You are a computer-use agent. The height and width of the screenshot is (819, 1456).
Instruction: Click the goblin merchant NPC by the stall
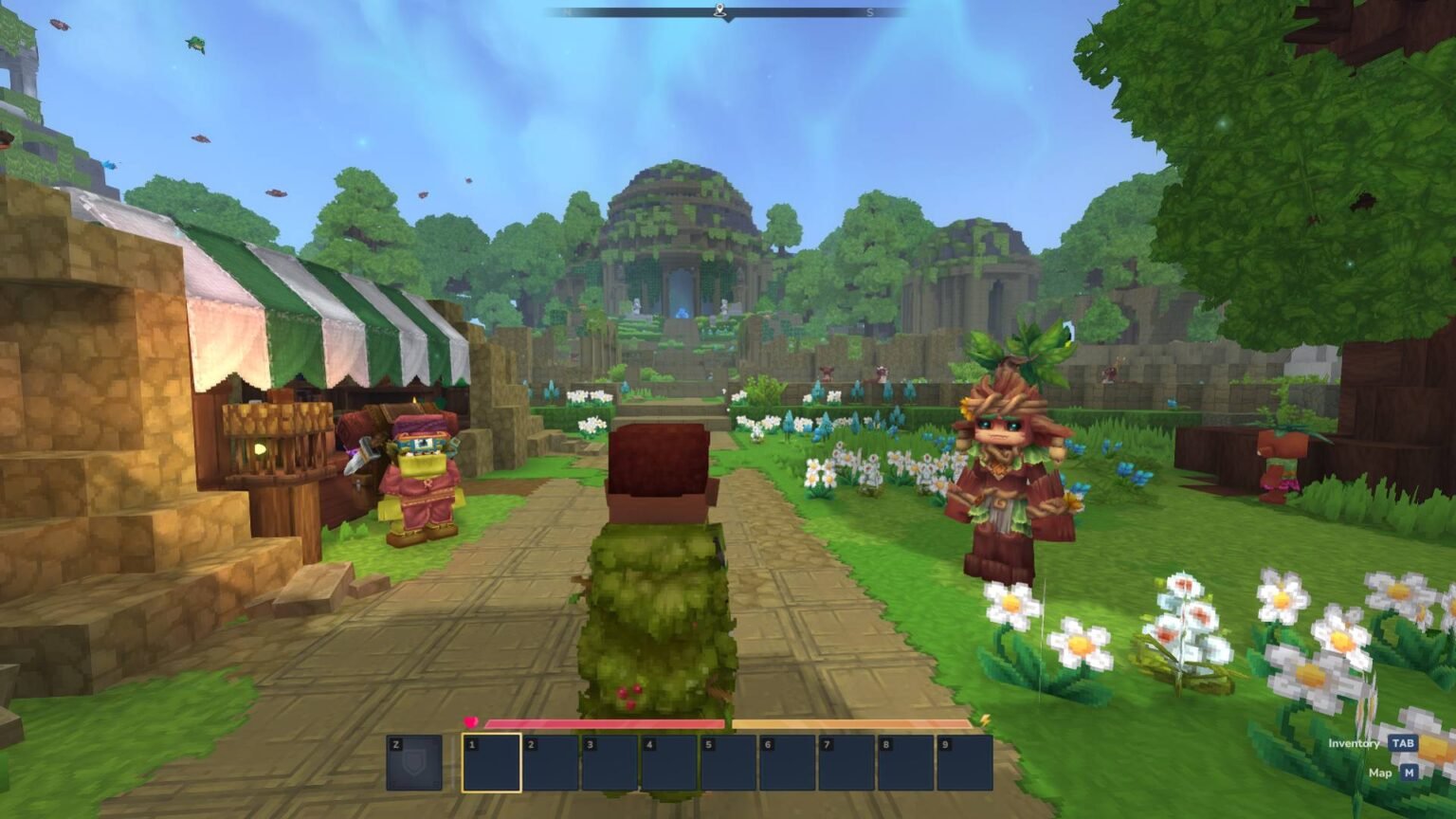(420, 483)
